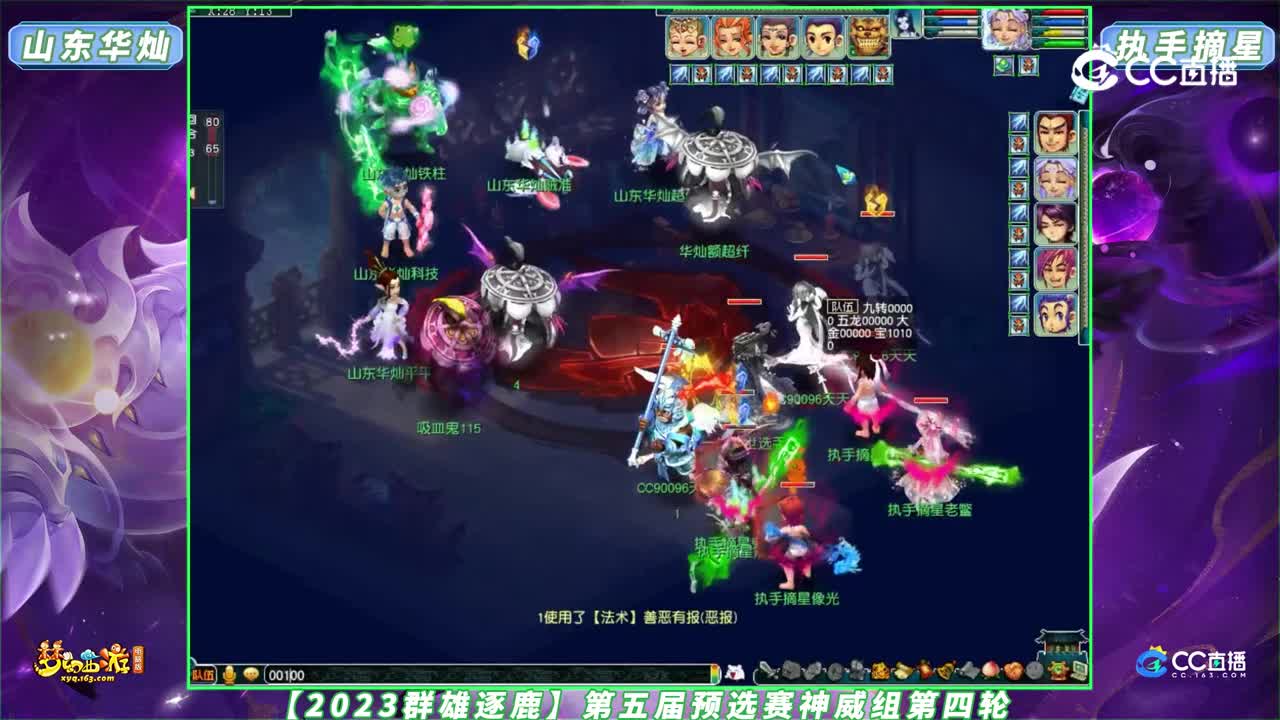Click the green spiral buff icon under hero portrait
The height and width of the screenshot is (720, 1280).
pyautogui.click(x=1005, y=64)
